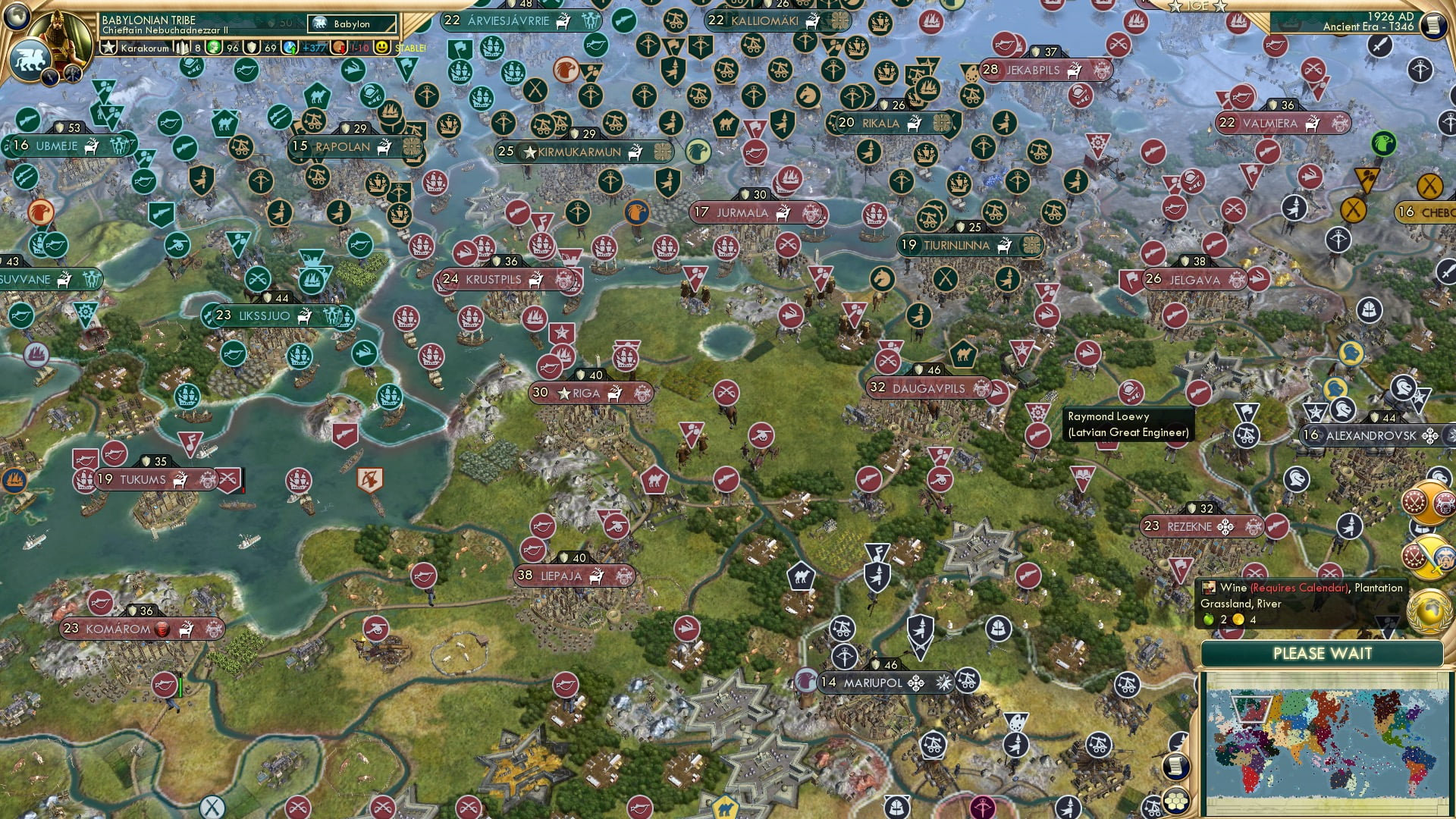Click the culture shield icon showing 69
The height and width of the screenshot is (819, 1456).
253,48
